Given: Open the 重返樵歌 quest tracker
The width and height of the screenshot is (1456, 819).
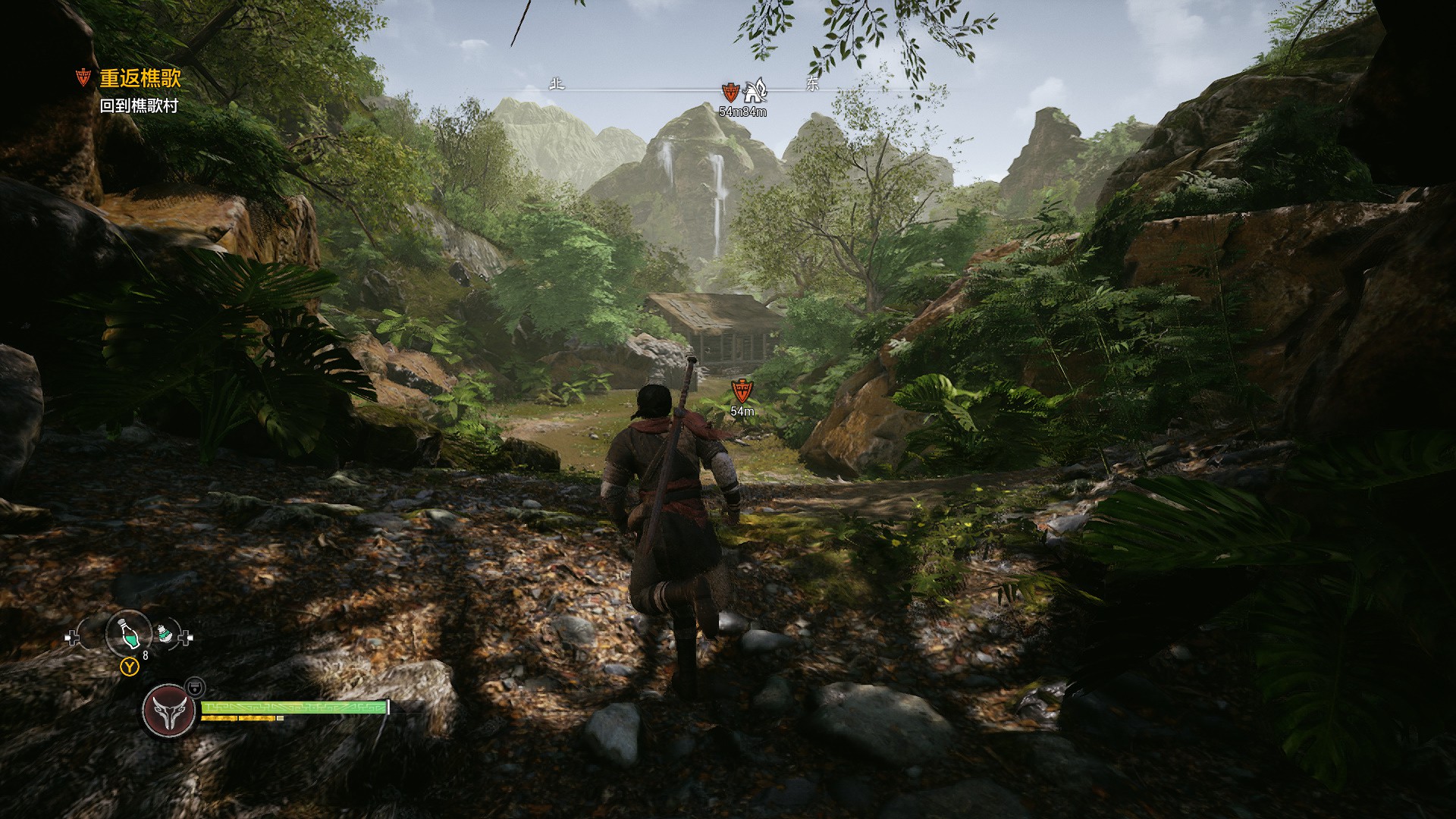Looking at the screenshot, I should pyautogui.click(x=140, y=78).
